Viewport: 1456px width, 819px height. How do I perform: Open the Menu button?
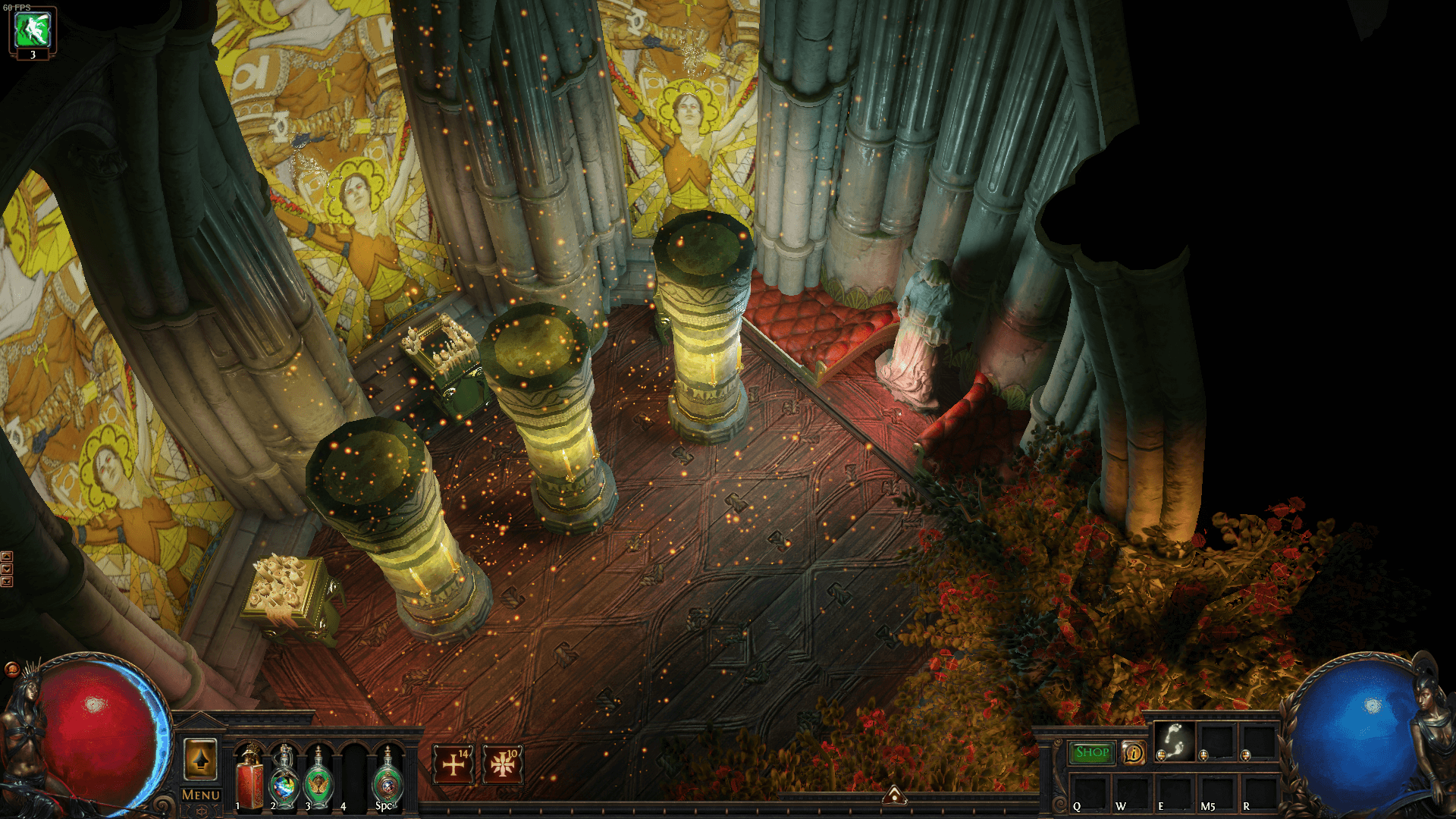[x=201, y=795]
